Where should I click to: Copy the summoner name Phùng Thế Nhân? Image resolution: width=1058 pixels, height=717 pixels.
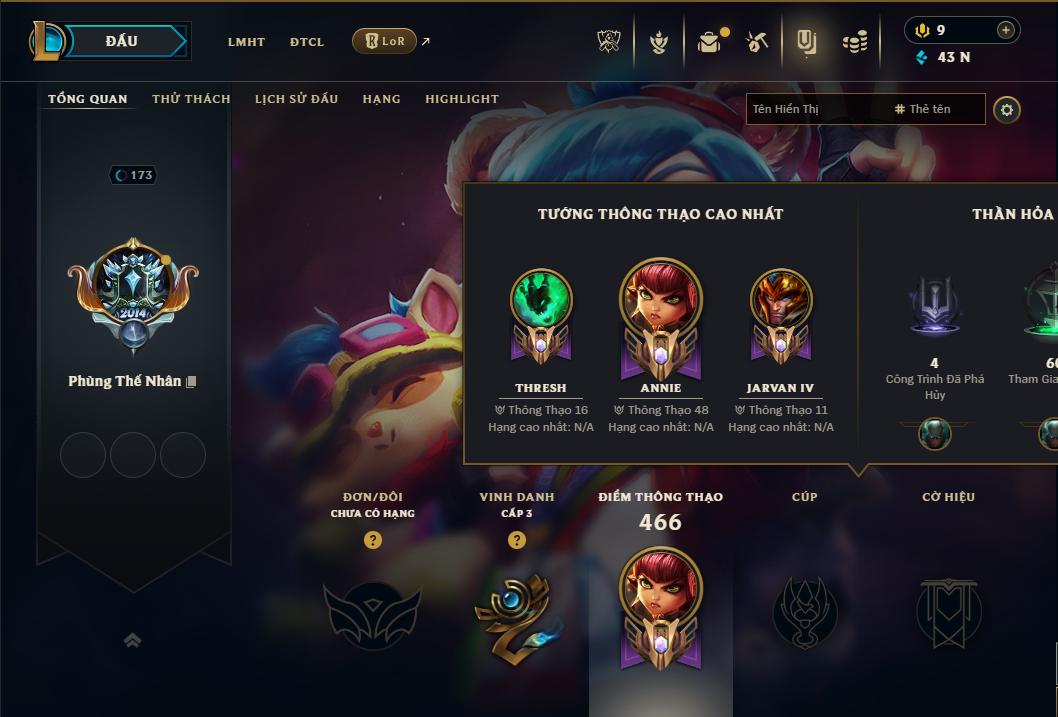(191, 382)
